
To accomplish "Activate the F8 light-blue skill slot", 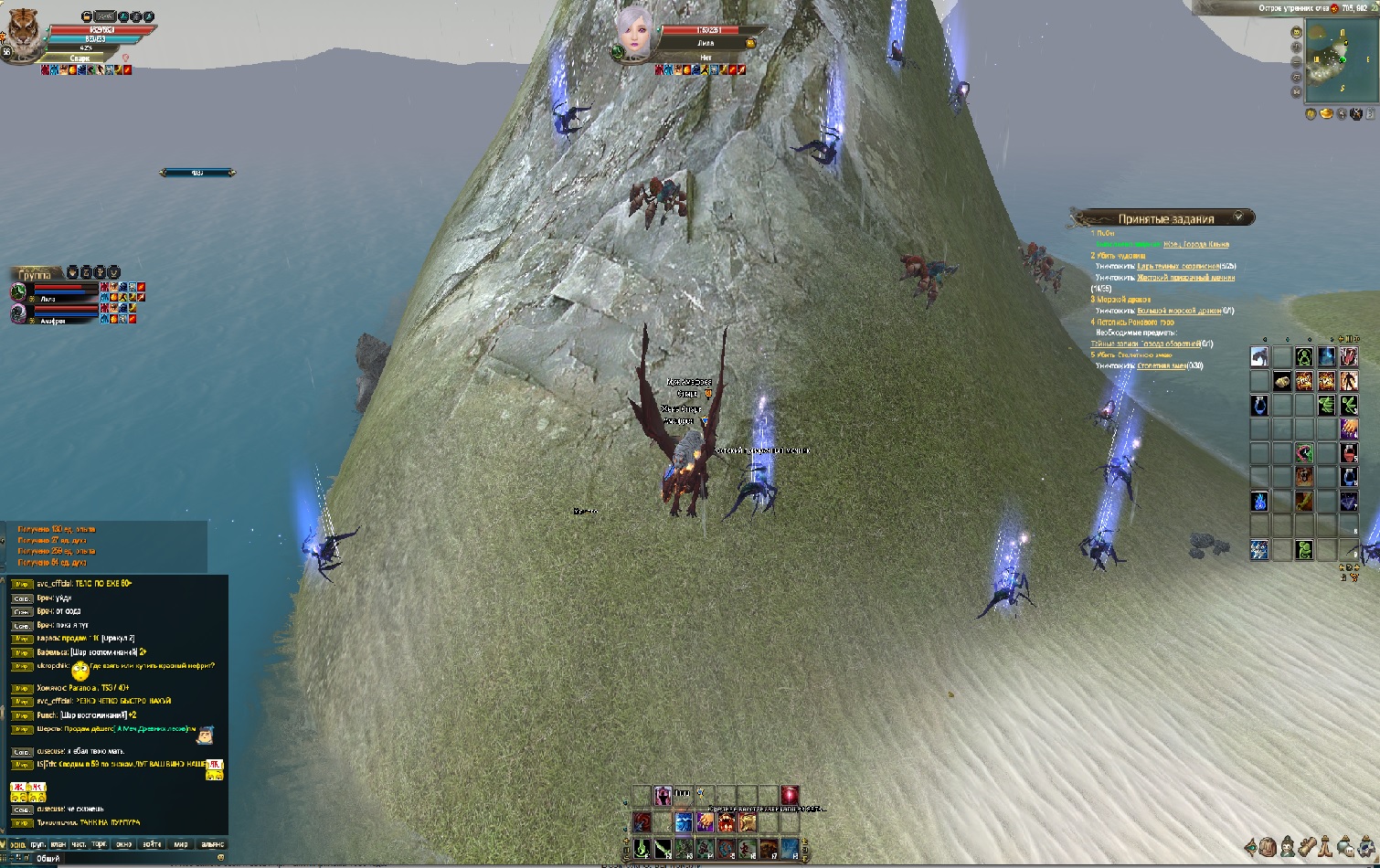I will [790, 849].
